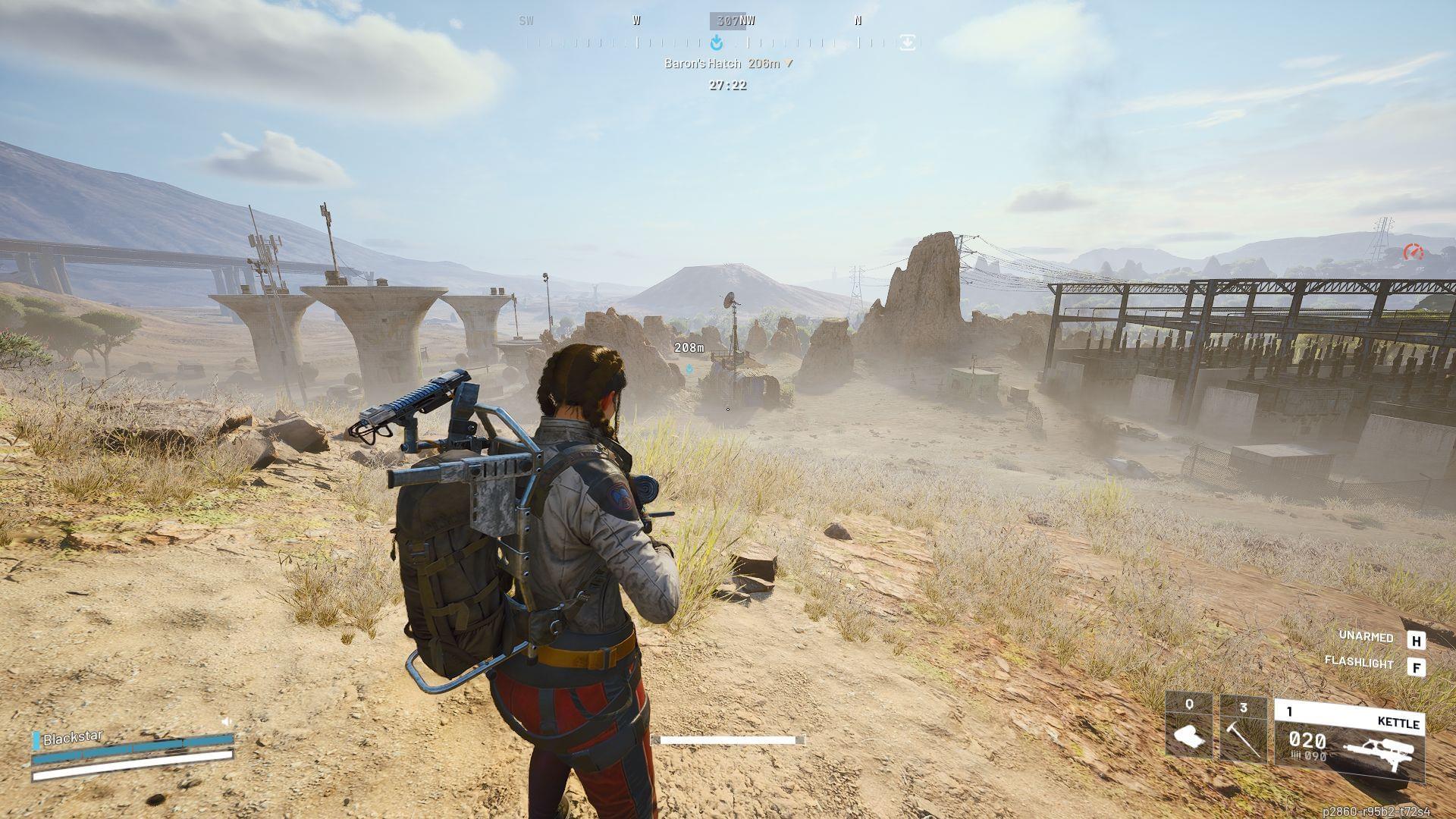The width and height of the screenshot is (1456, 819).
Task: Expand the arrow next to Baron's Hatch distance
Action: (x=789, y=64)
